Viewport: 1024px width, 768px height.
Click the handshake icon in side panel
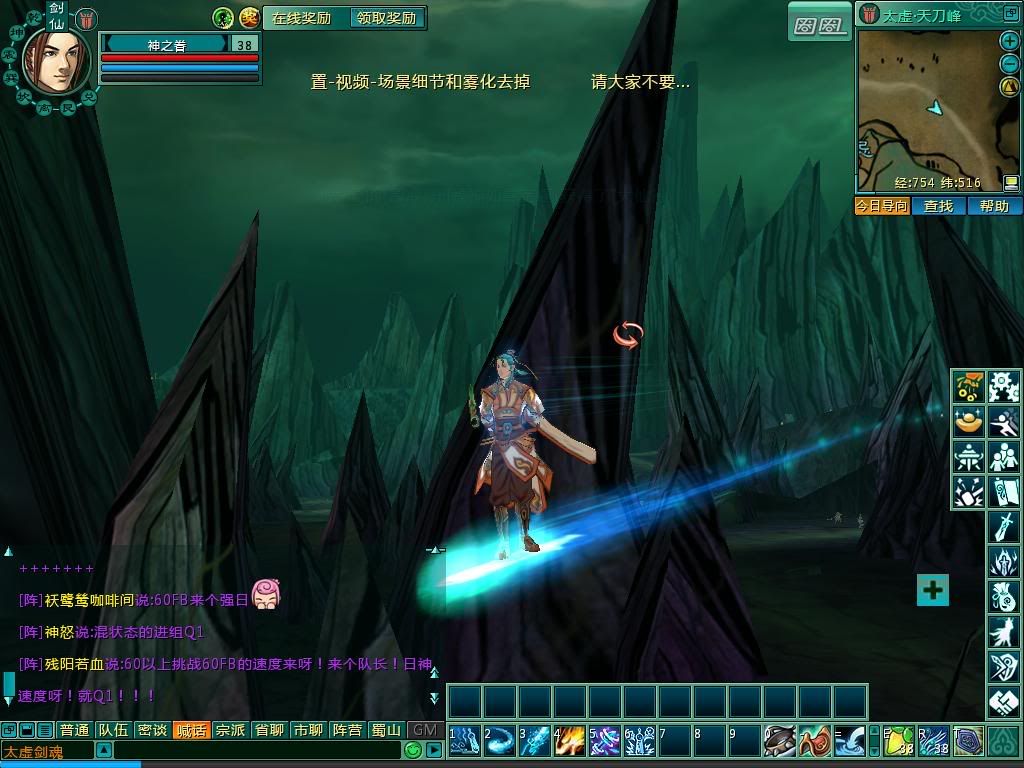[1002, 703]
